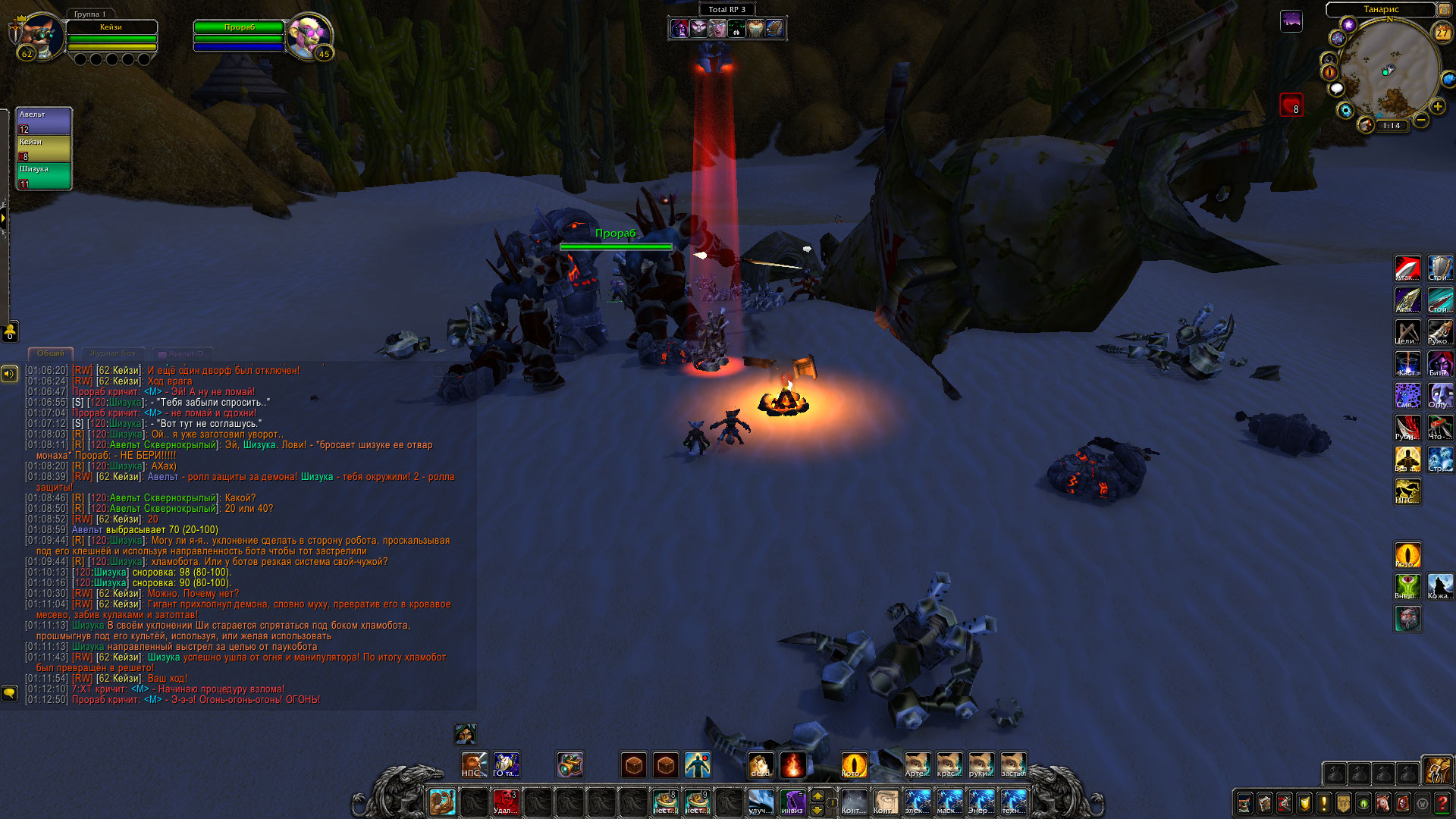
Task: Use the wolf howl Кожа ability
Action: pos(1439,586)
